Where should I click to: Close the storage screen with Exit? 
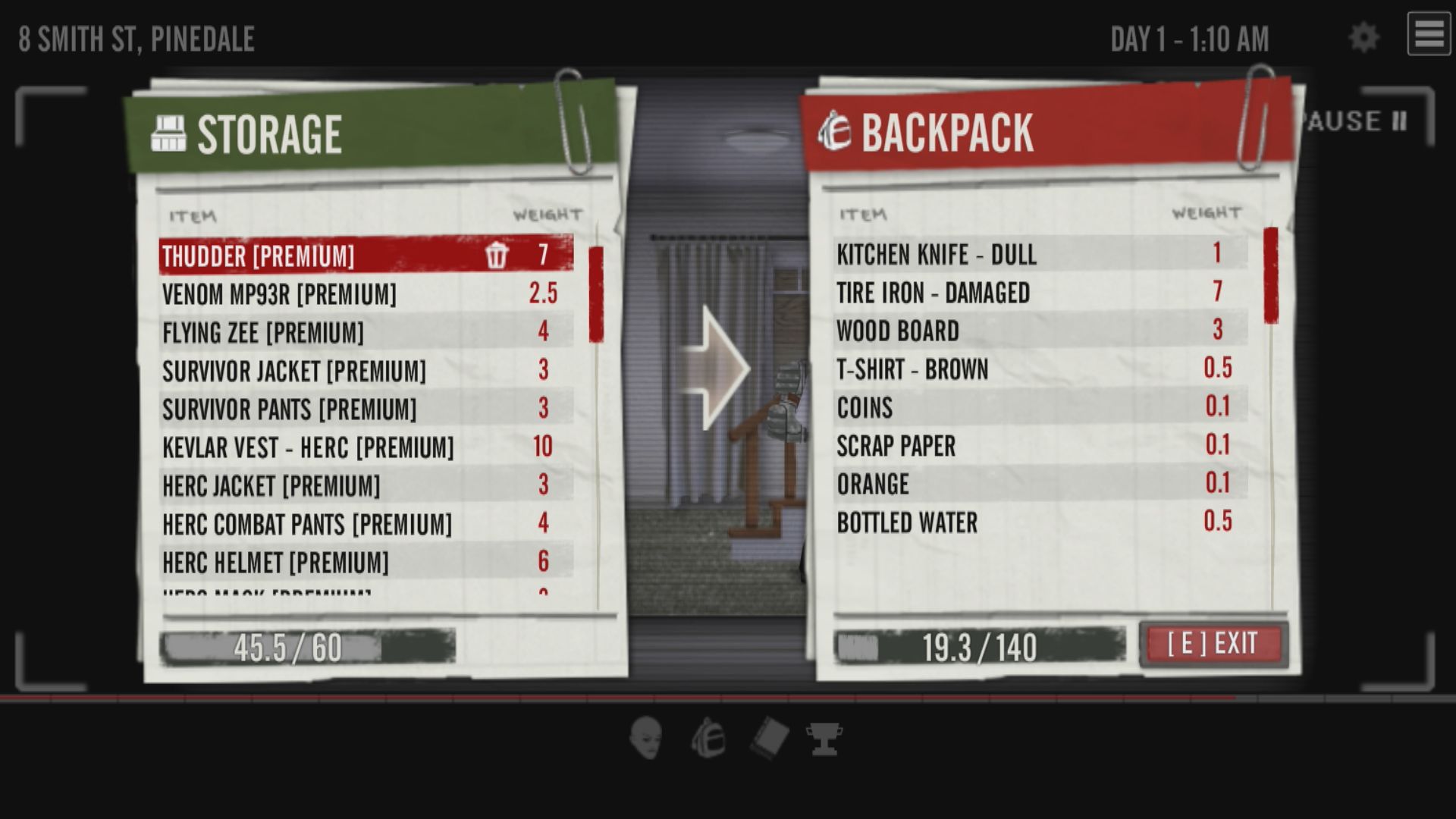[1213, 644]
